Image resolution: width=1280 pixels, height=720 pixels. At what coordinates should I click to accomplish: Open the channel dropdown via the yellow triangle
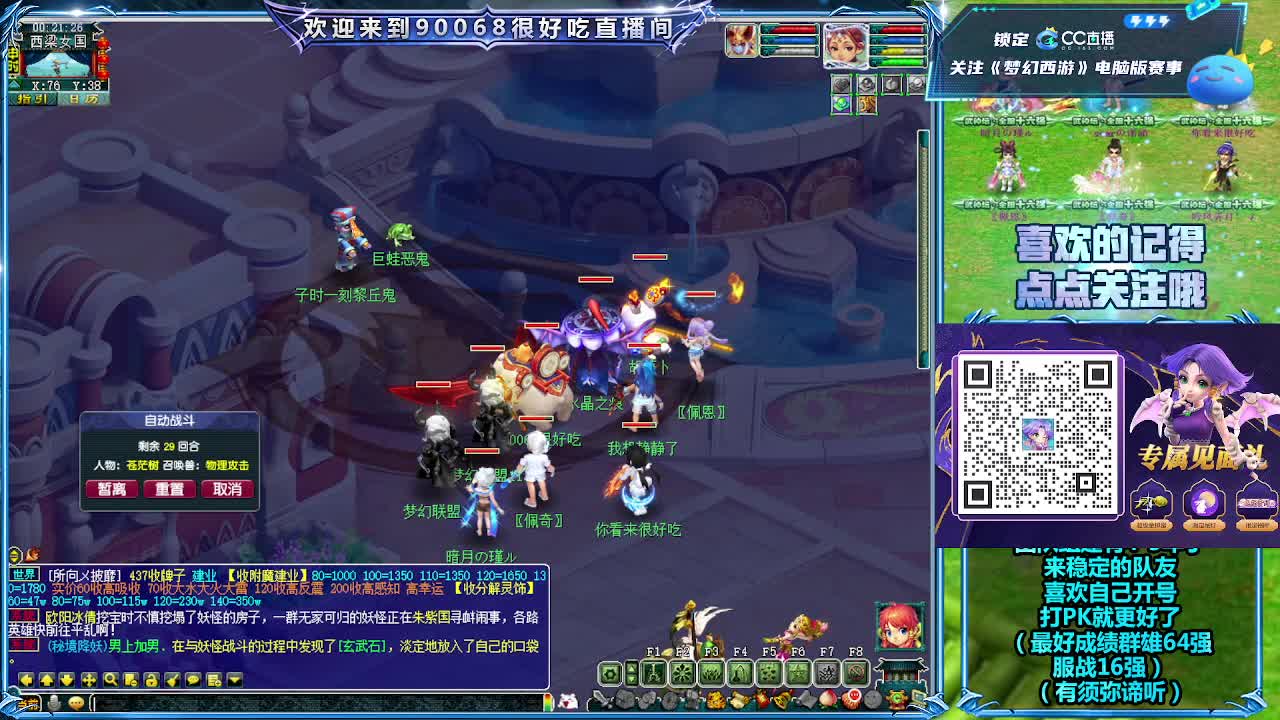tap(234, 679)
